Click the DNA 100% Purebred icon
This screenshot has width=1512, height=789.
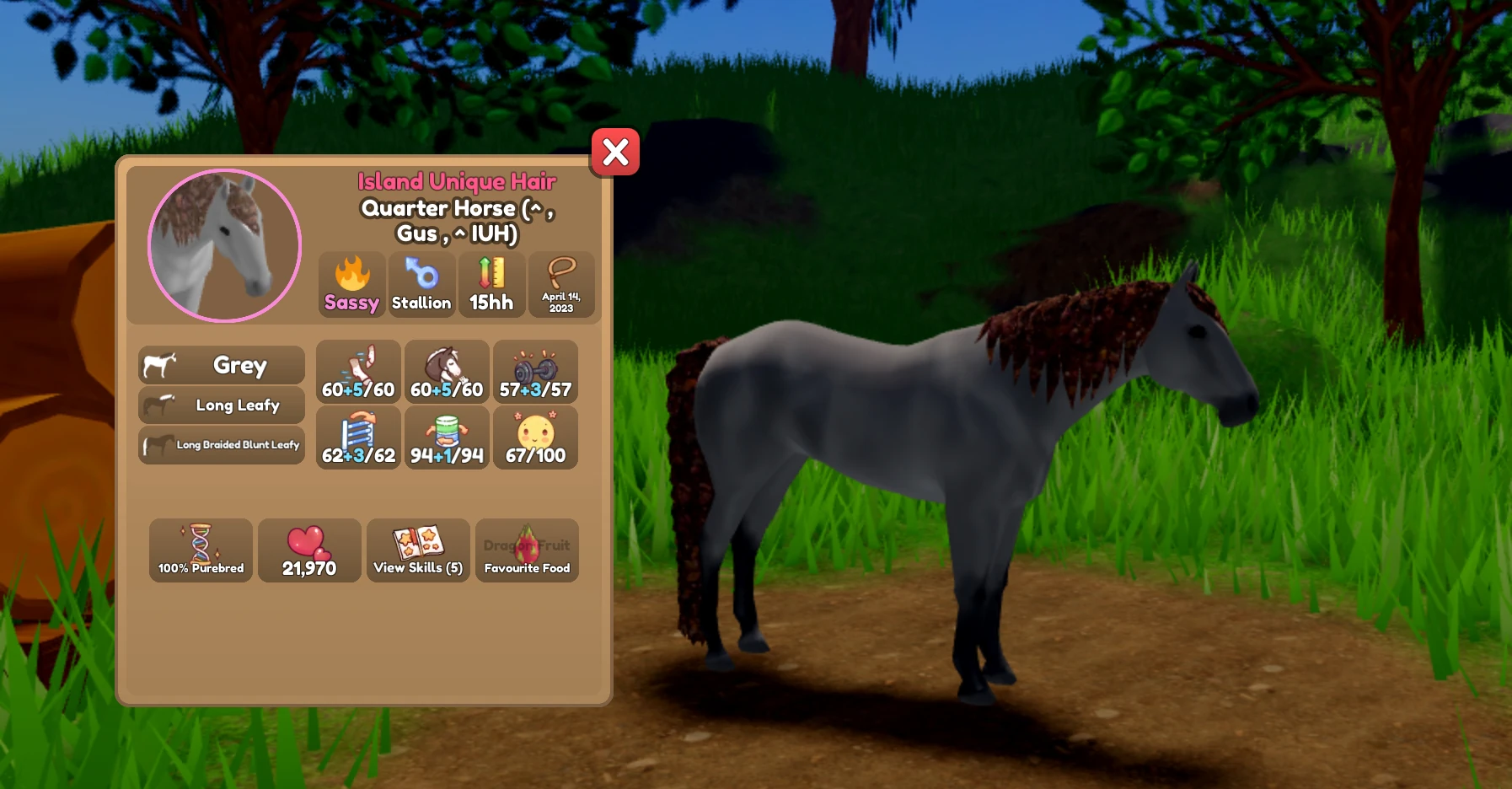[201, 550]
